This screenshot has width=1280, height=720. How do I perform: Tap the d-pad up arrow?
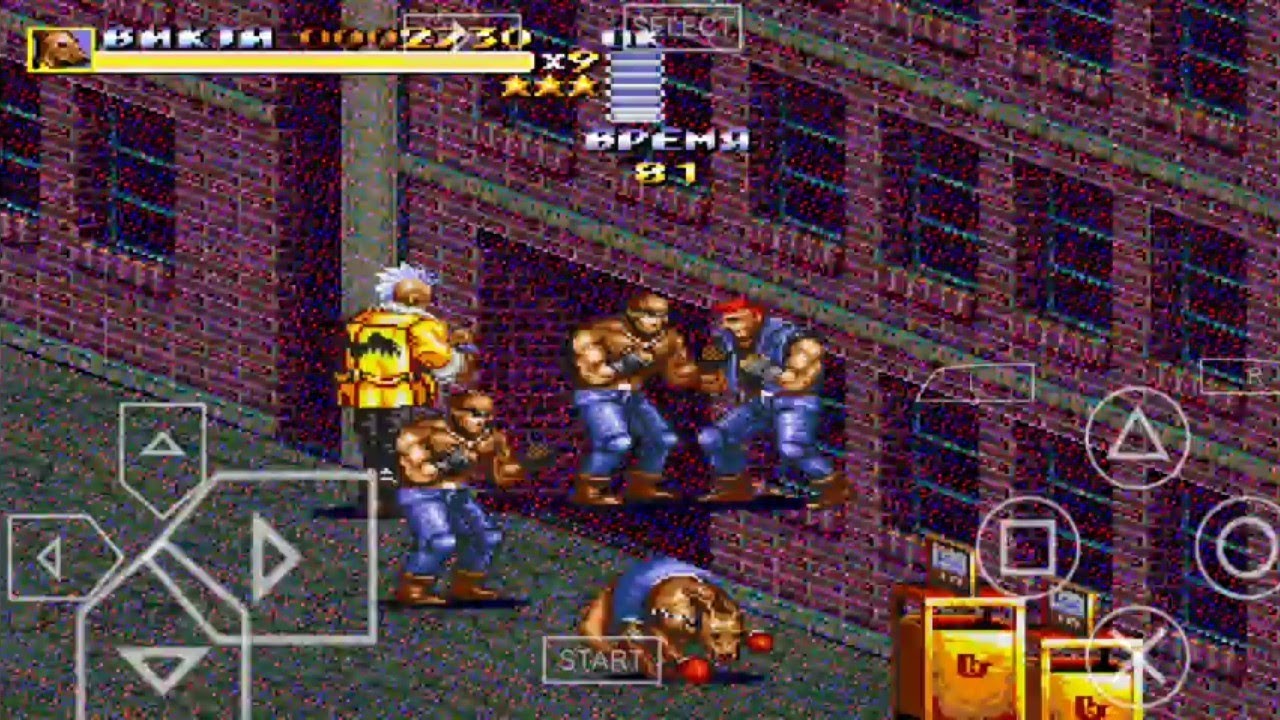pos(162,446)
